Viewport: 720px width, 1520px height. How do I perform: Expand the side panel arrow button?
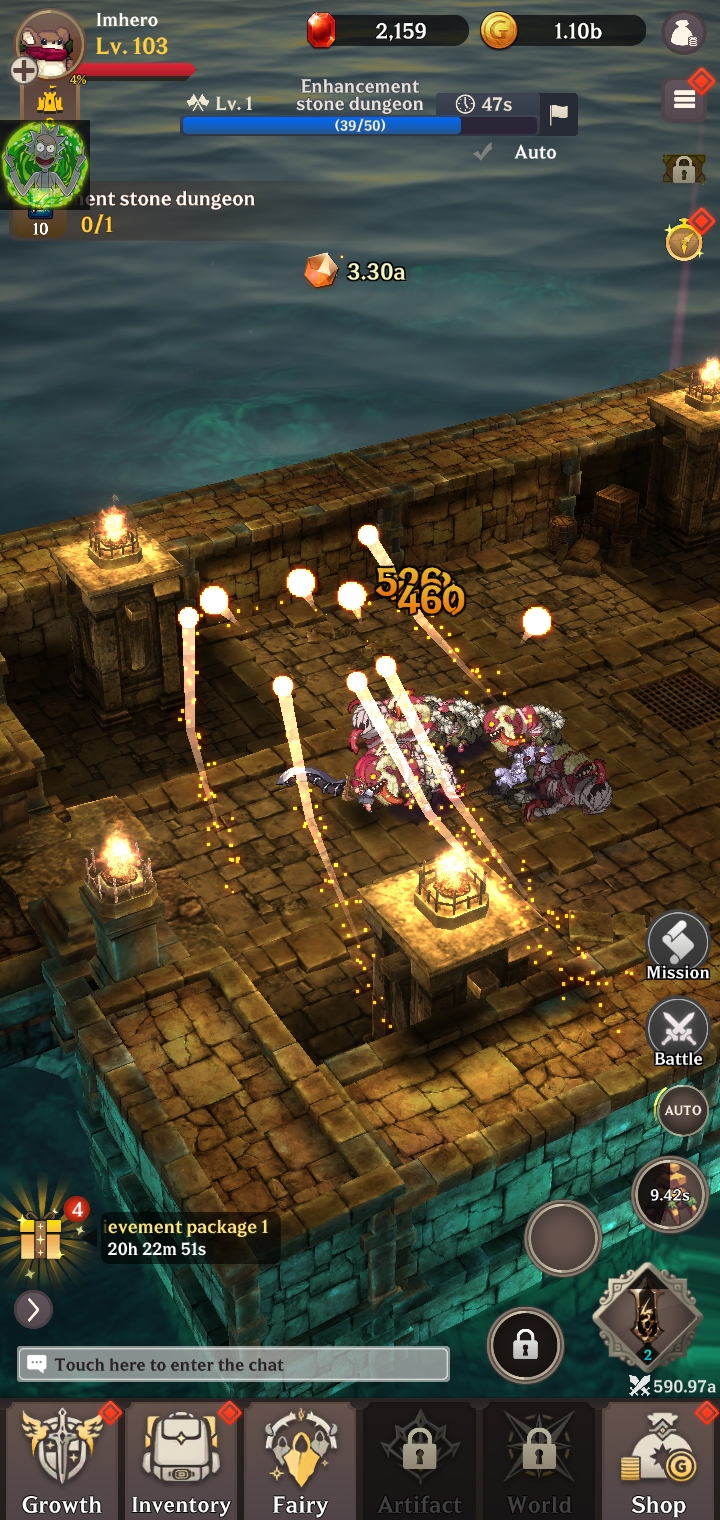(x=33, y=1309)
